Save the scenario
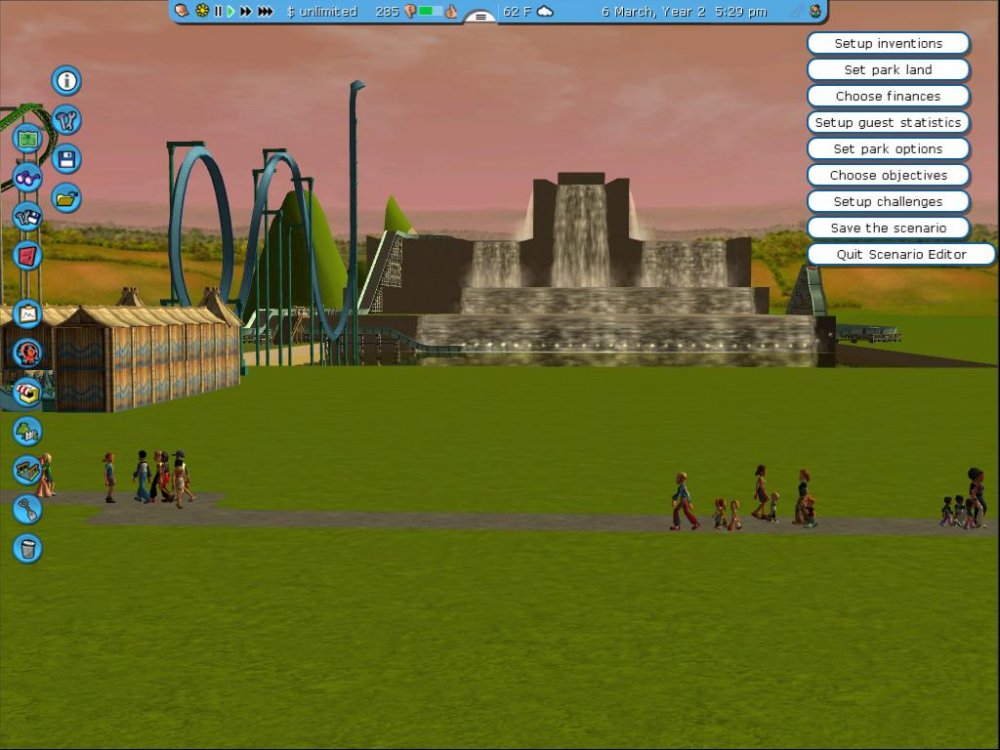 pyautogui.click(x=888, y=228)
